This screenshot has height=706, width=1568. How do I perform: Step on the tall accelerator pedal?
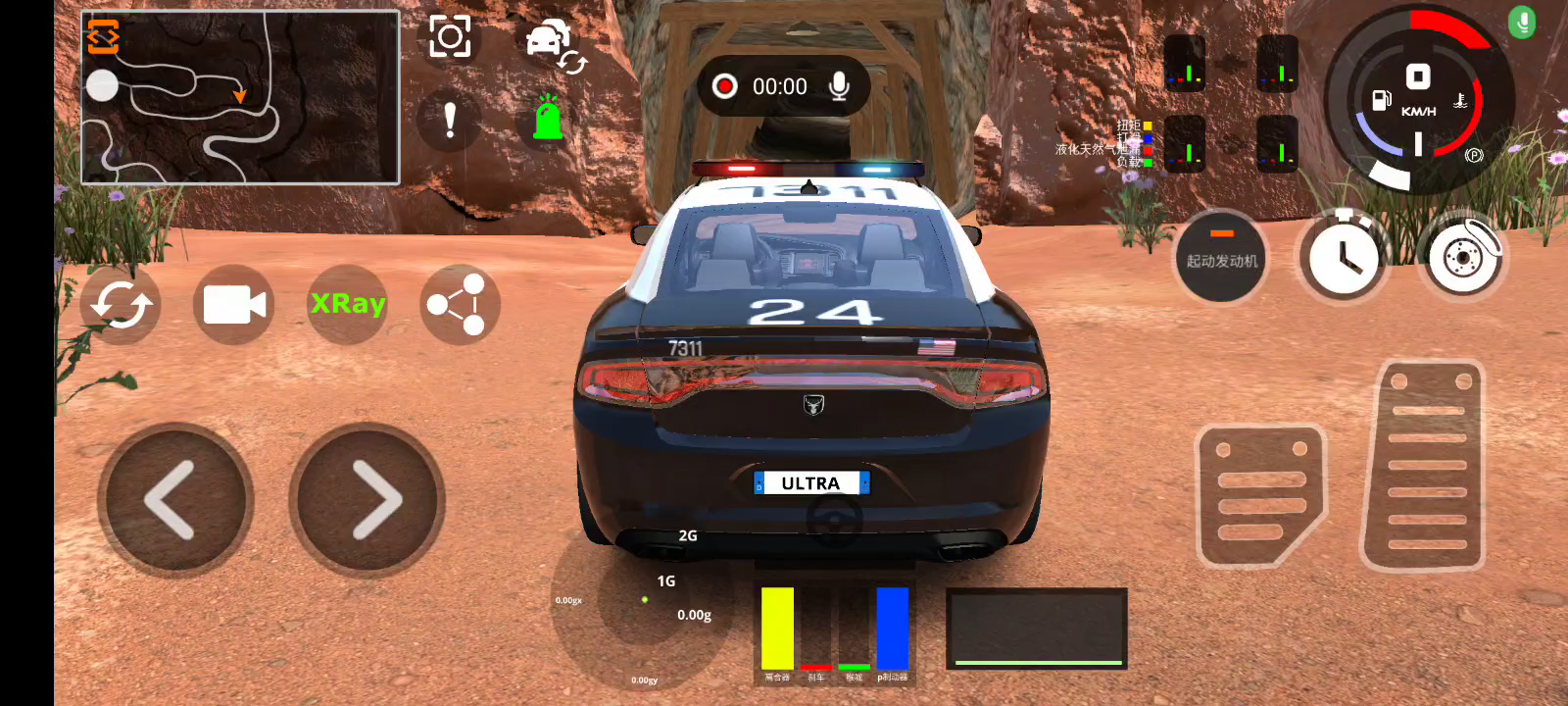[1425, 467]
